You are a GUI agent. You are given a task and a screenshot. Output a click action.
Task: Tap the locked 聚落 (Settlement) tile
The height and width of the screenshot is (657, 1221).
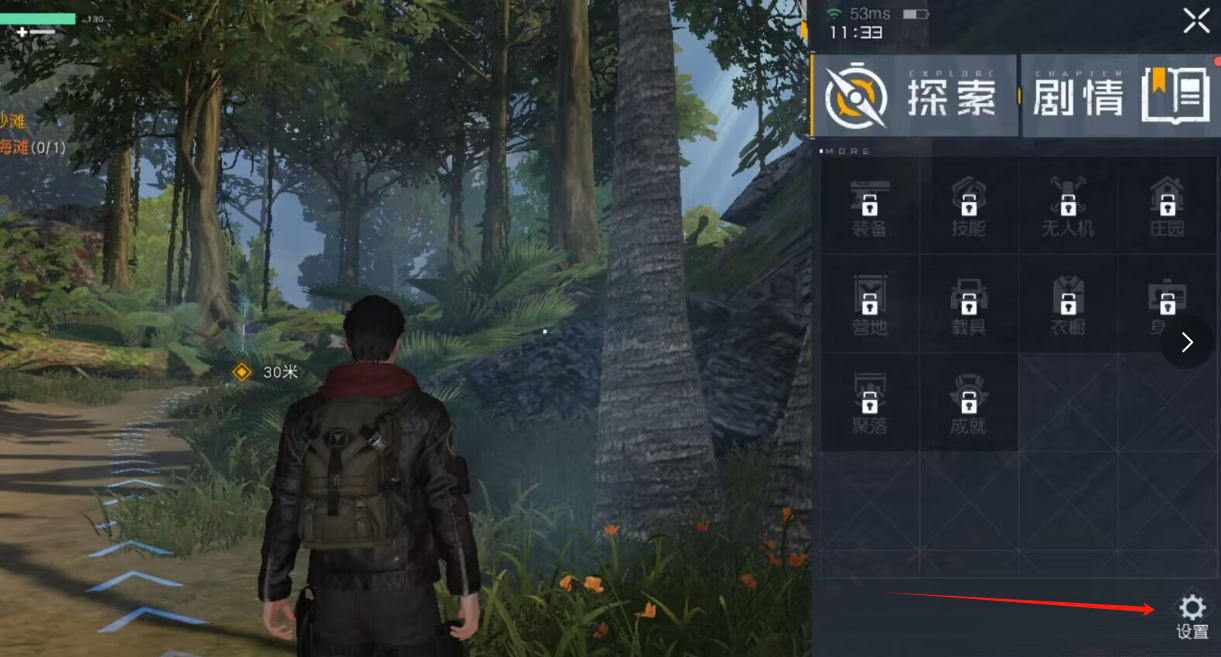(x=869, y=401)
